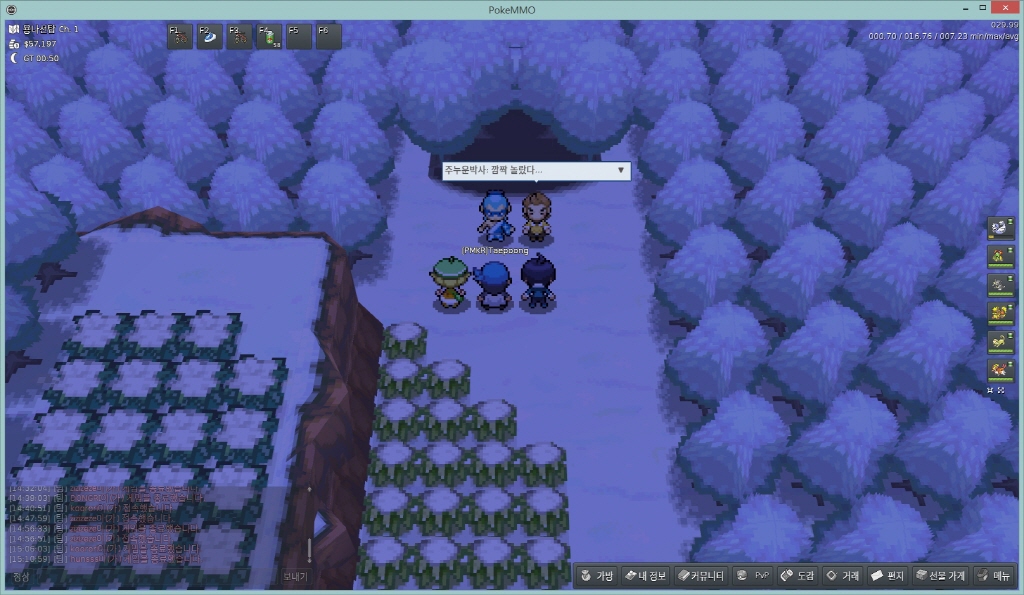The width and height of the screenshot is (1024, 595).
Task: Advance the 주누문박사 dialogue arrow
Action: (x=621, y=170)
